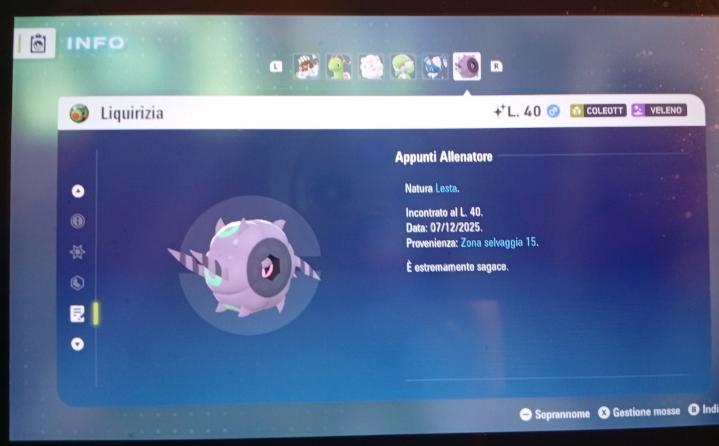Click the down arrow below the page tabs
The height and width of the screenshot is (446, 719).
(78, 343)
